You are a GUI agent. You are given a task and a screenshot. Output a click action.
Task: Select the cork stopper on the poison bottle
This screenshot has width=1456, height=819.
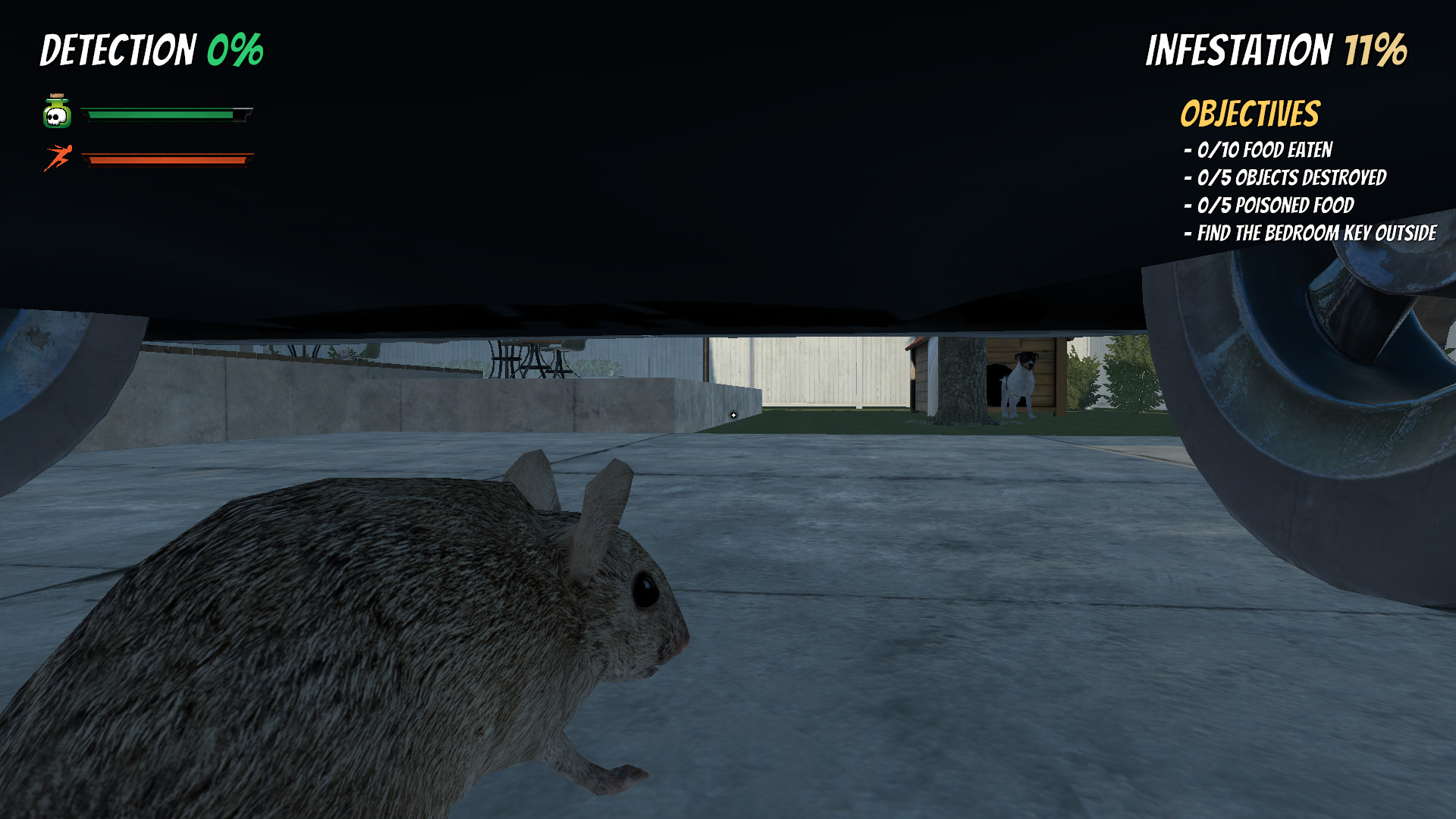56,96
